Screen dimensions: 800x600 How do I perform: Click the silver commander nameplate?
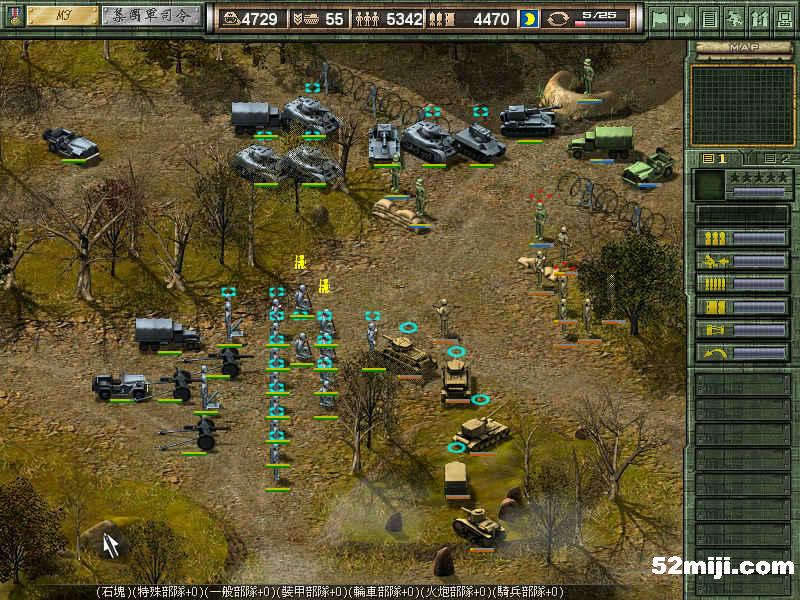[150, 16]
